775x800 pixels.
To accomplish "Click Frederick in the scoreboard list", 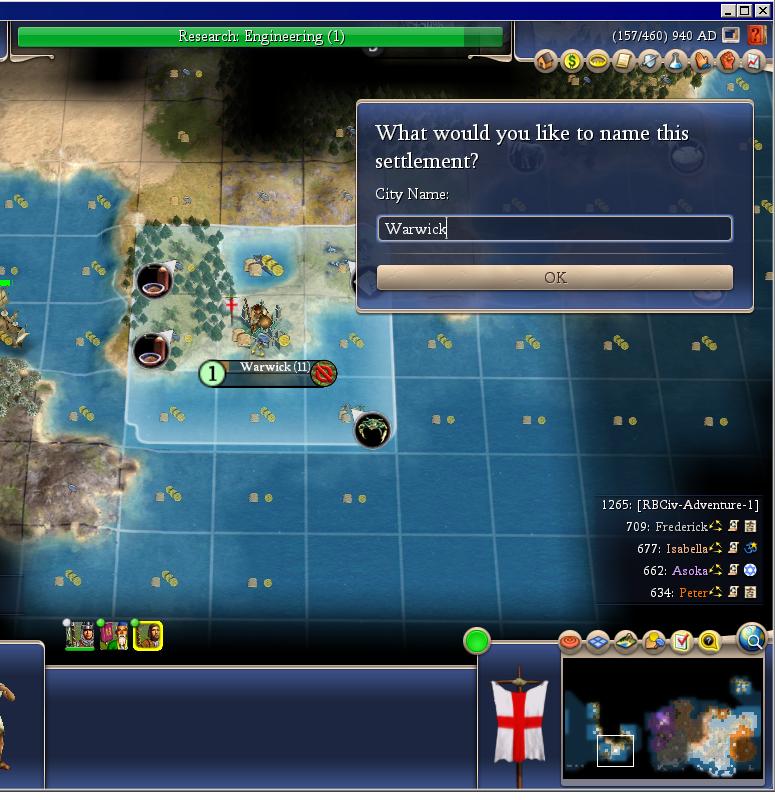I will coord(681,527).
